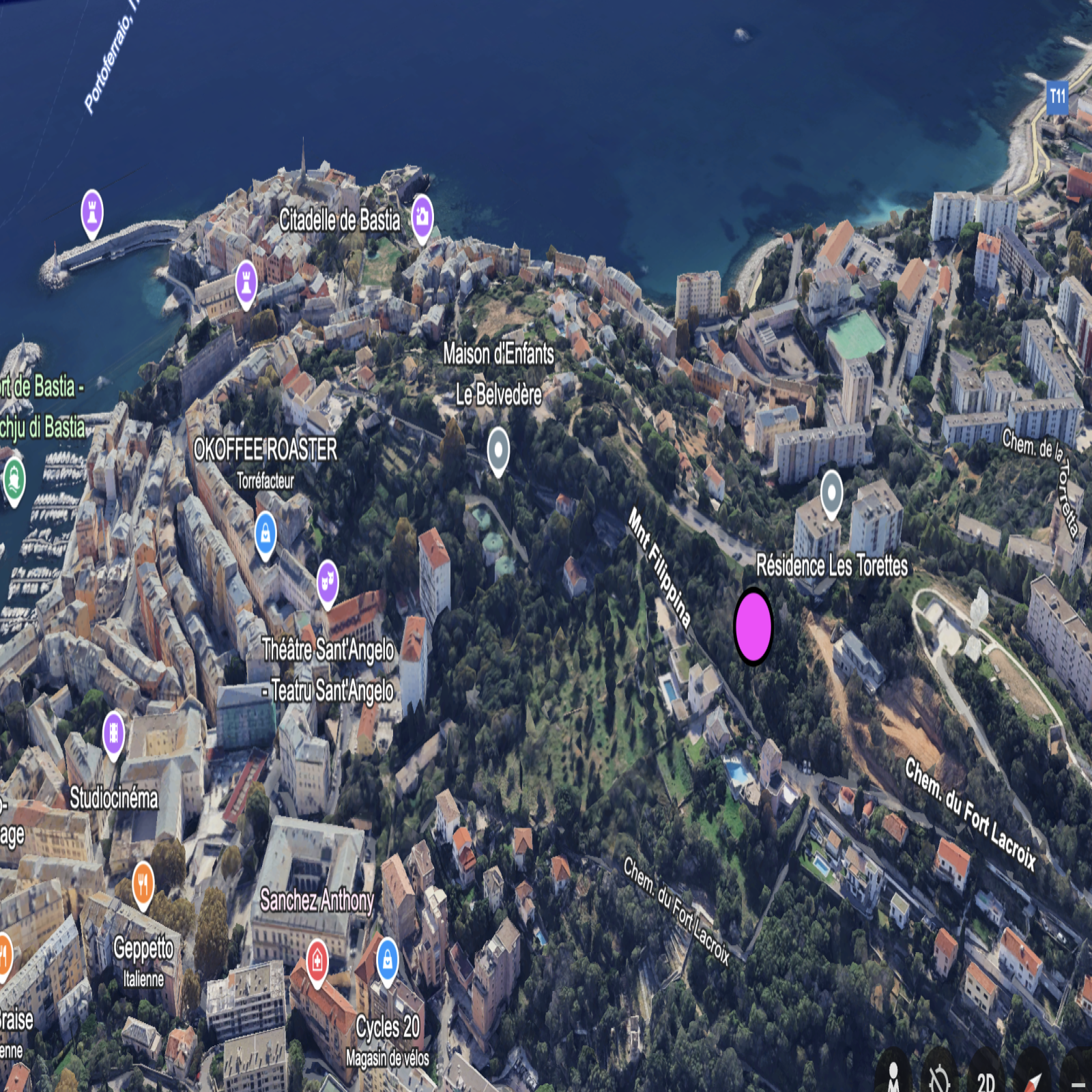
Task: Open the purple tower marker on the jetty
Action: pos(92,211)
